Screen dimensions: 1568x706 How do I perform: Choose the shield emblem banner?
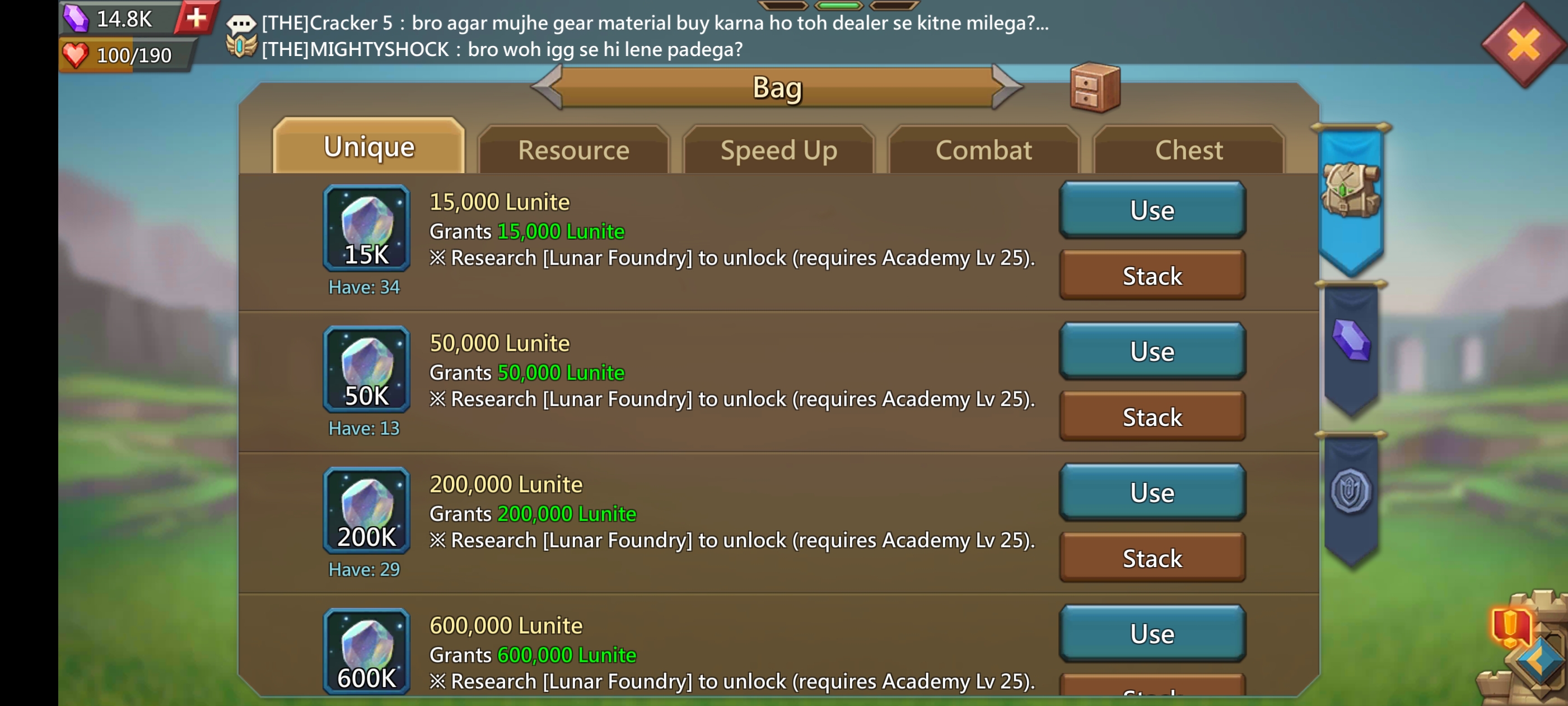[x=1351, y=491]
